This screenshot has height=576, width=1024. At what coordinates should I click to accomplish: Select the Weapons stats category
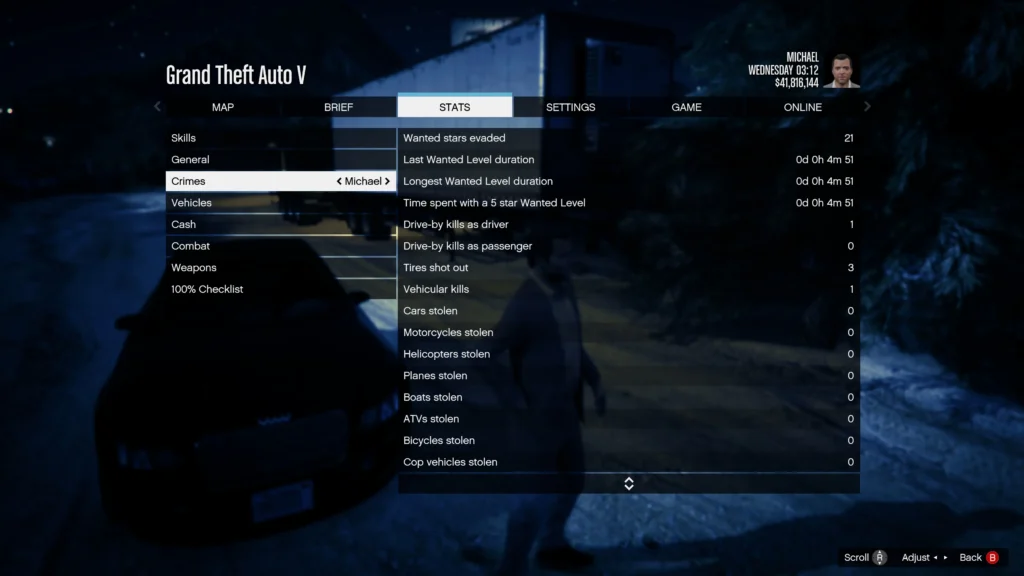point(281,268)
